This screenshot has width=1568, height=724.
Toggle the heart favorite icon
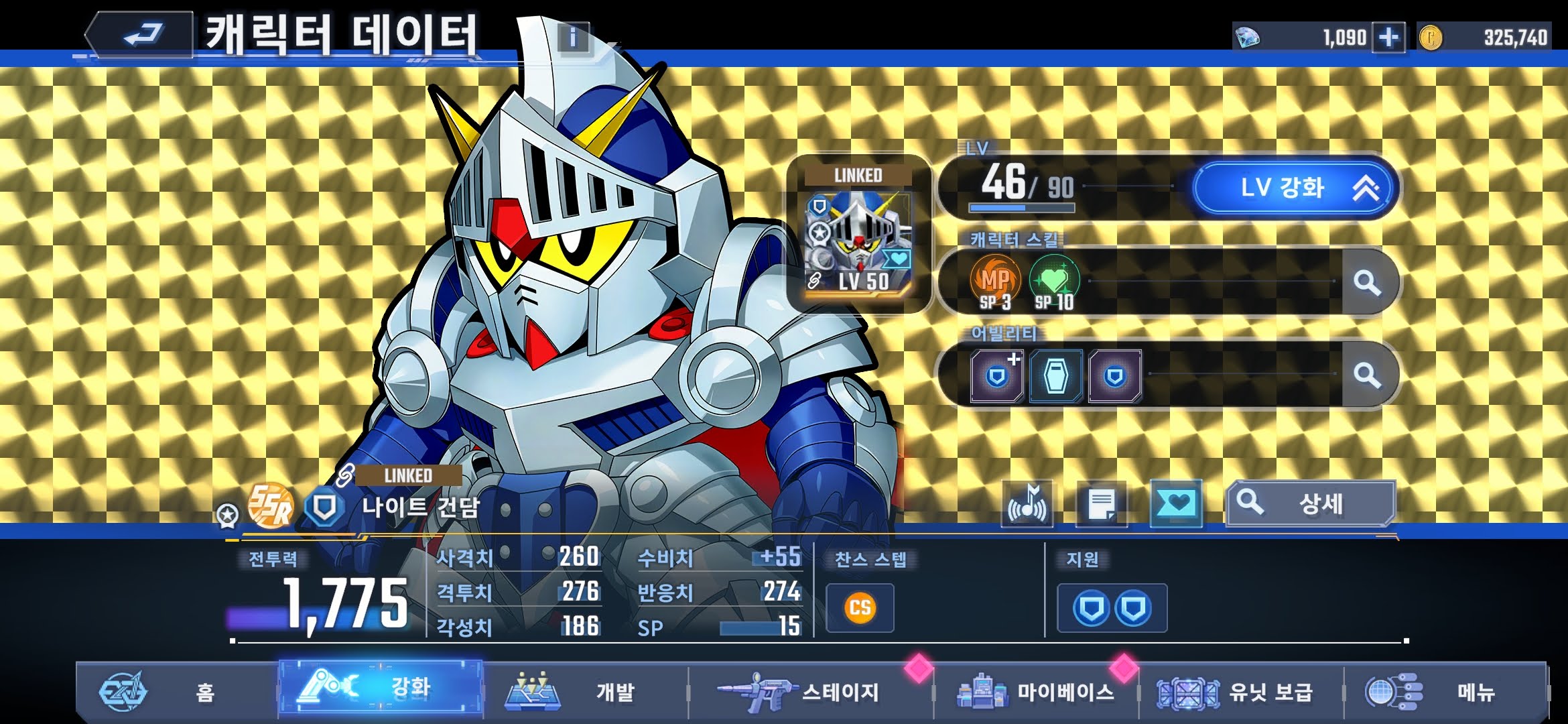pos(1176,504)
